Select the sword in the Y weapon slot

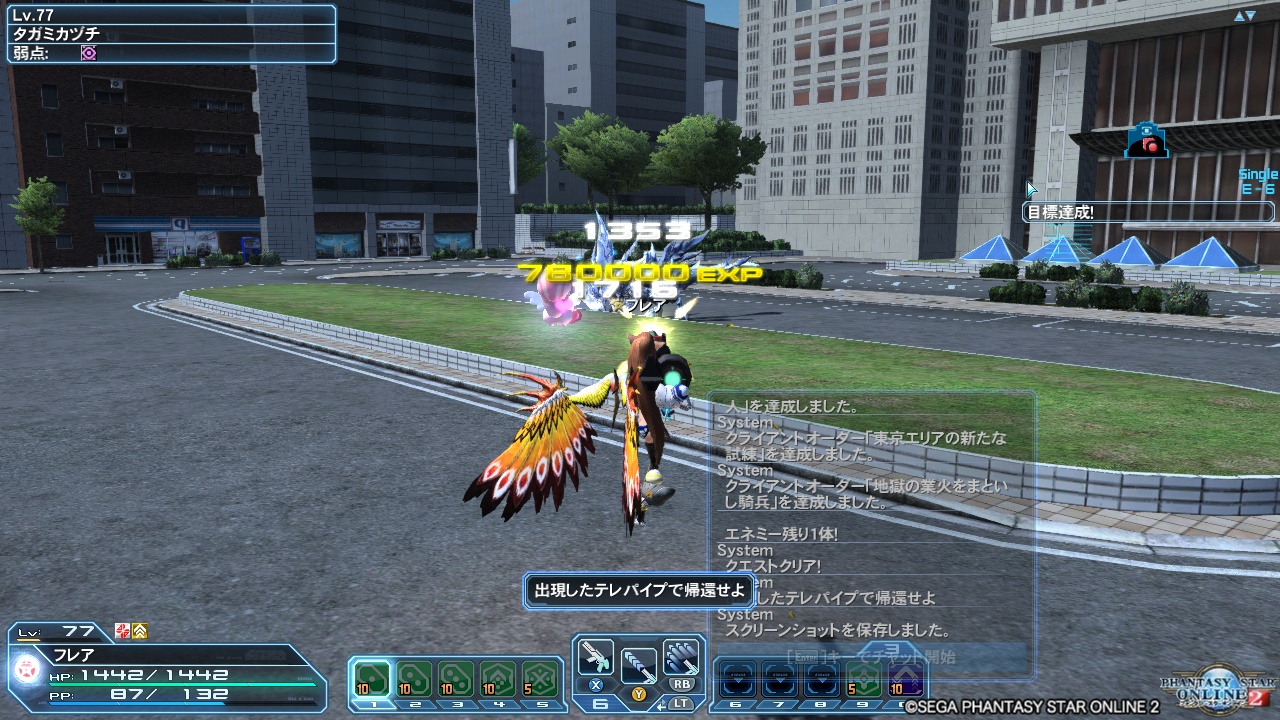pyautogui.click(x=640, y=665)
